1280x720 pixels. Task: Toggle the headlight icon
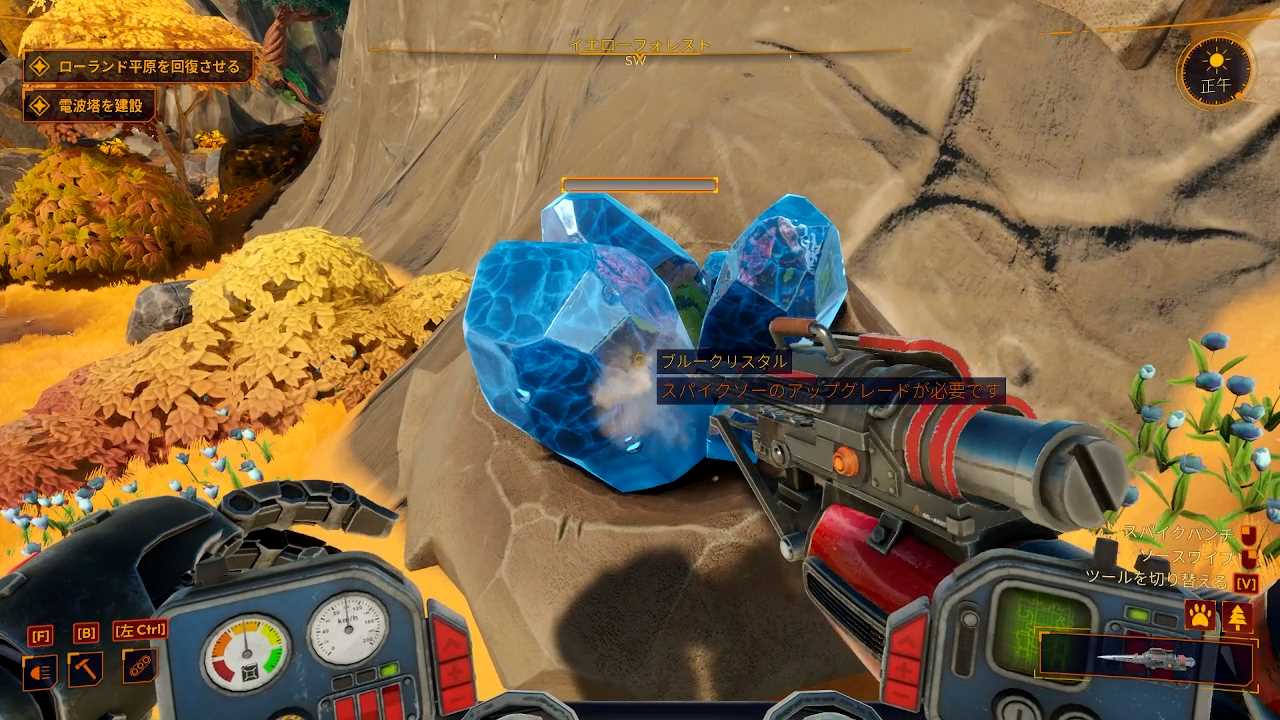(x=40, y=671)
